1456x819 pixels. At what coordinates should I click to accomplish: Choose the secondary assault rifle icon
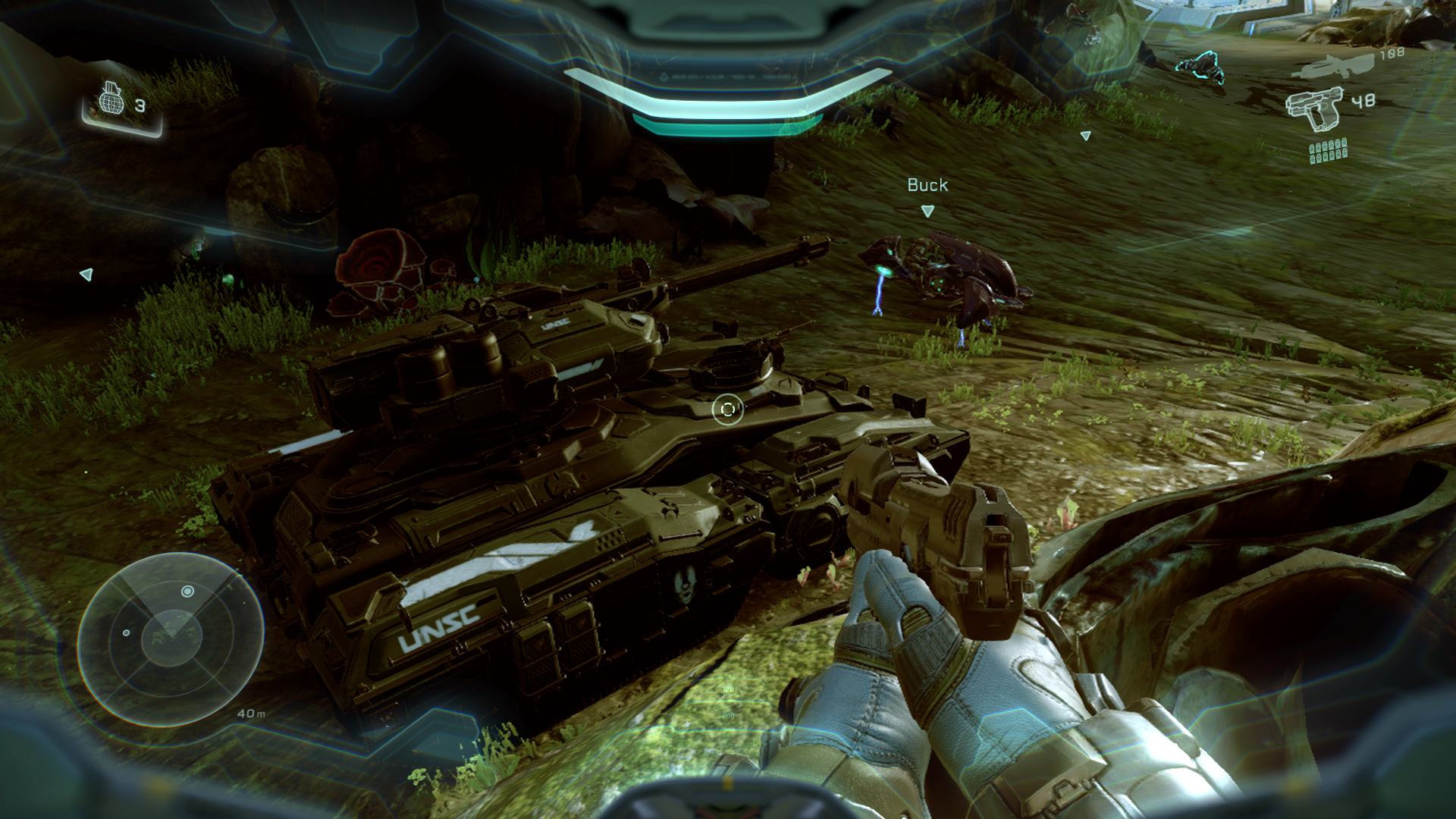tap(1335, 66)
